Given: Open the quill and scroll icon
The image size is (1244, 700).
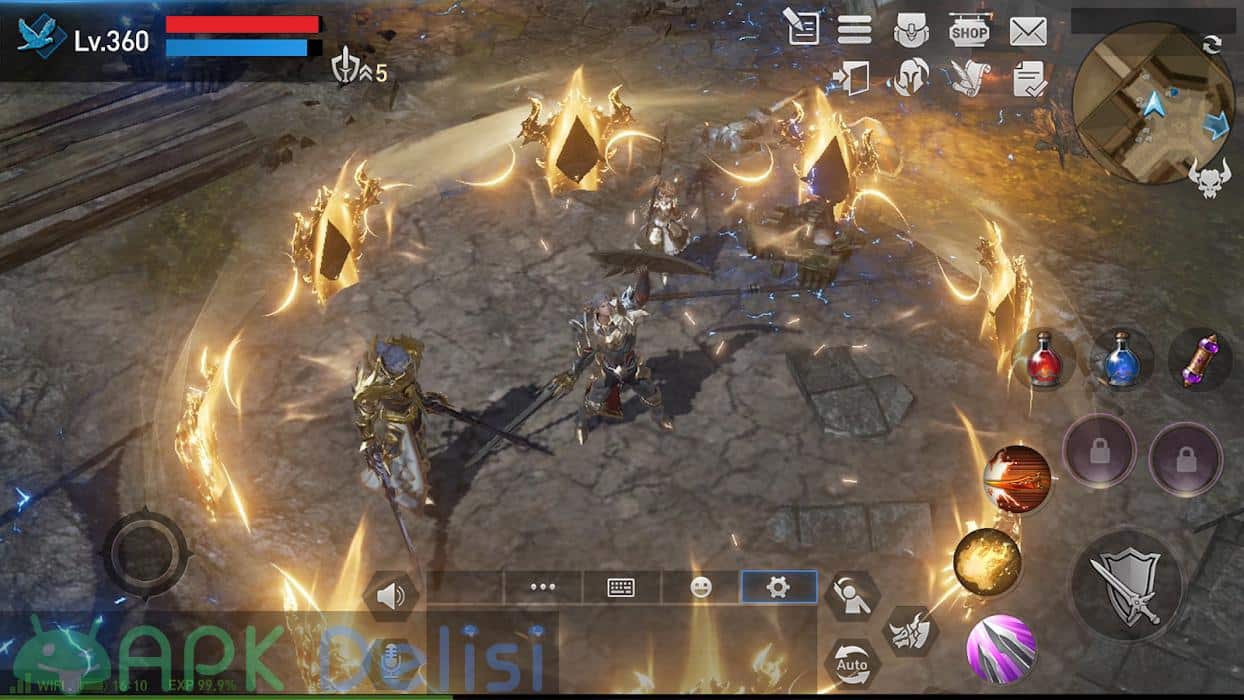Looking at the screenshot, I should pyautogui.click(x=969, y=77).
